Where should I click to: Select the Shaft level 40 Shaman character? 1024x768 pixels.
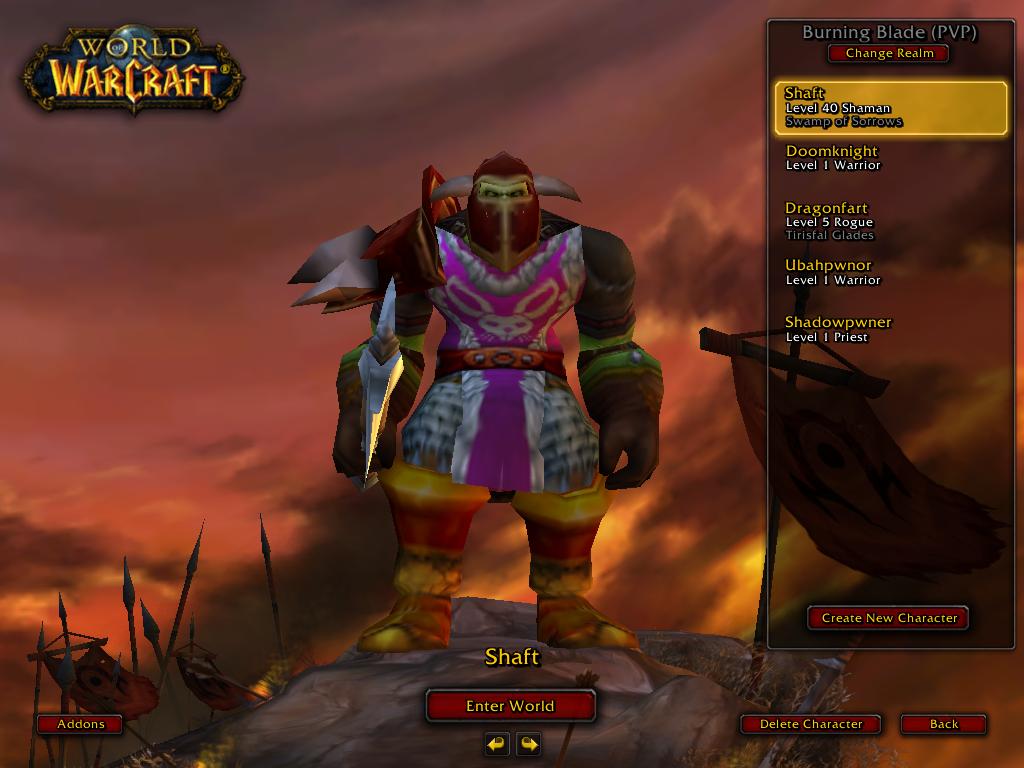click(x=890, y=108)
